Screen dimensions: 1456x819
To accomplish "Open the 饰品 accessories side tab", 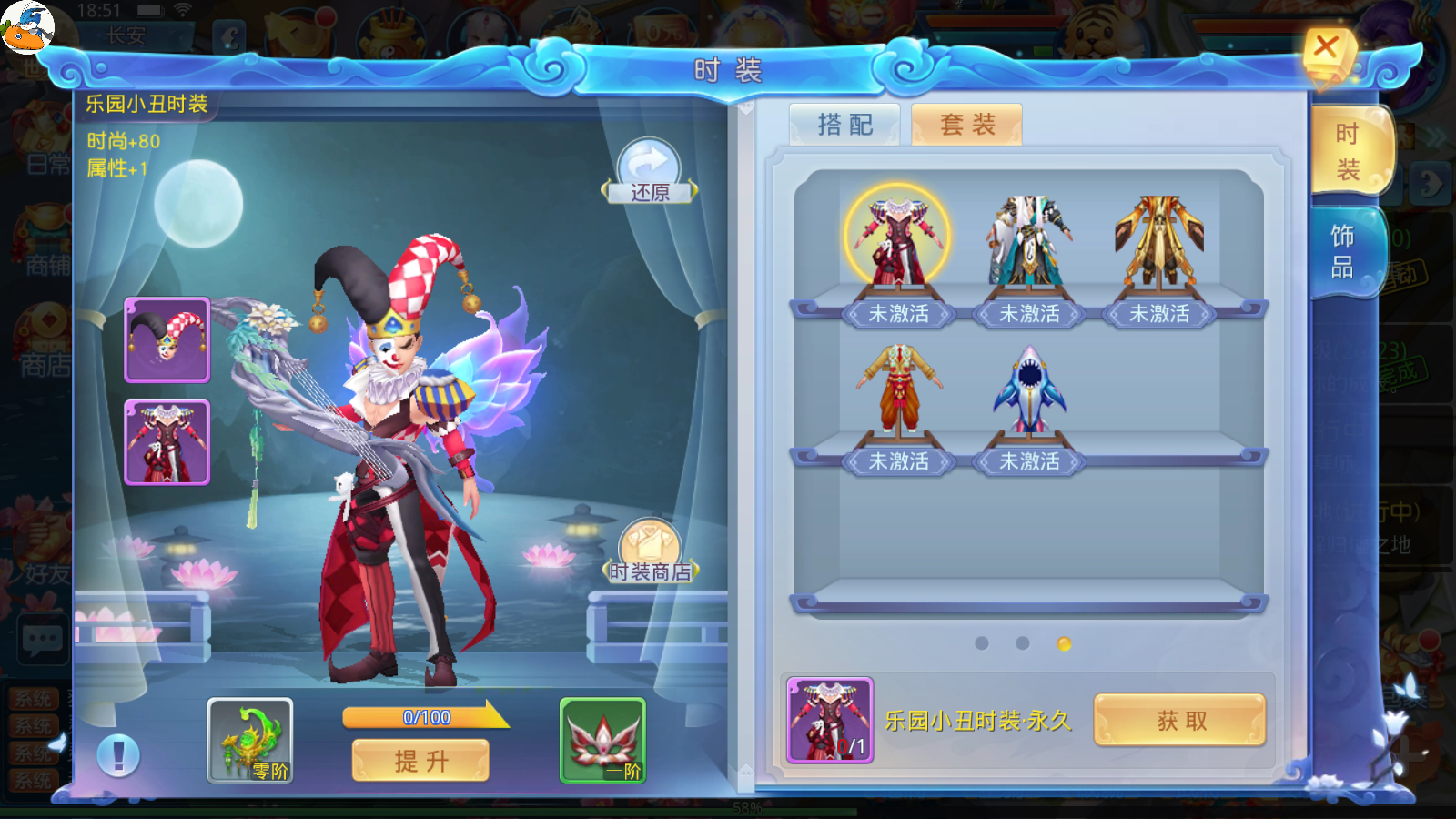I will [1343, 252].
